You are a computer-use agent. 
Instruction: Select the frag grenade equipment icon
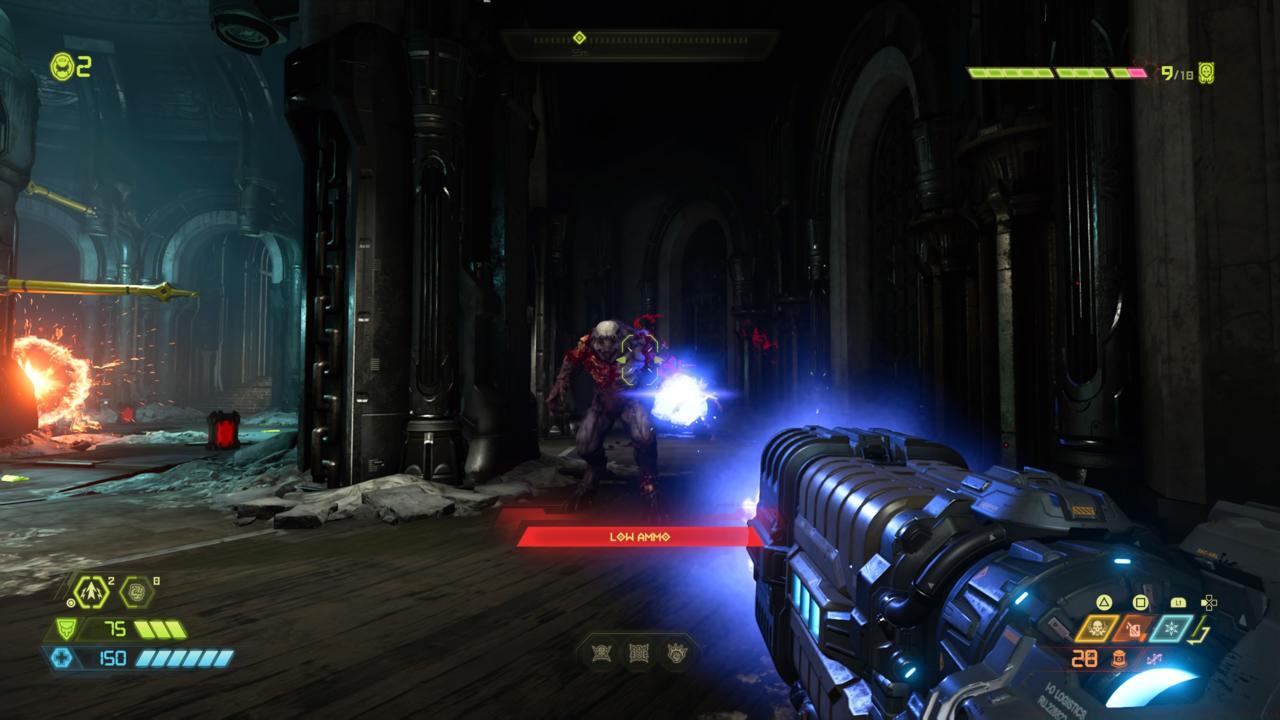pyautogui.click(x=91, y=592)
